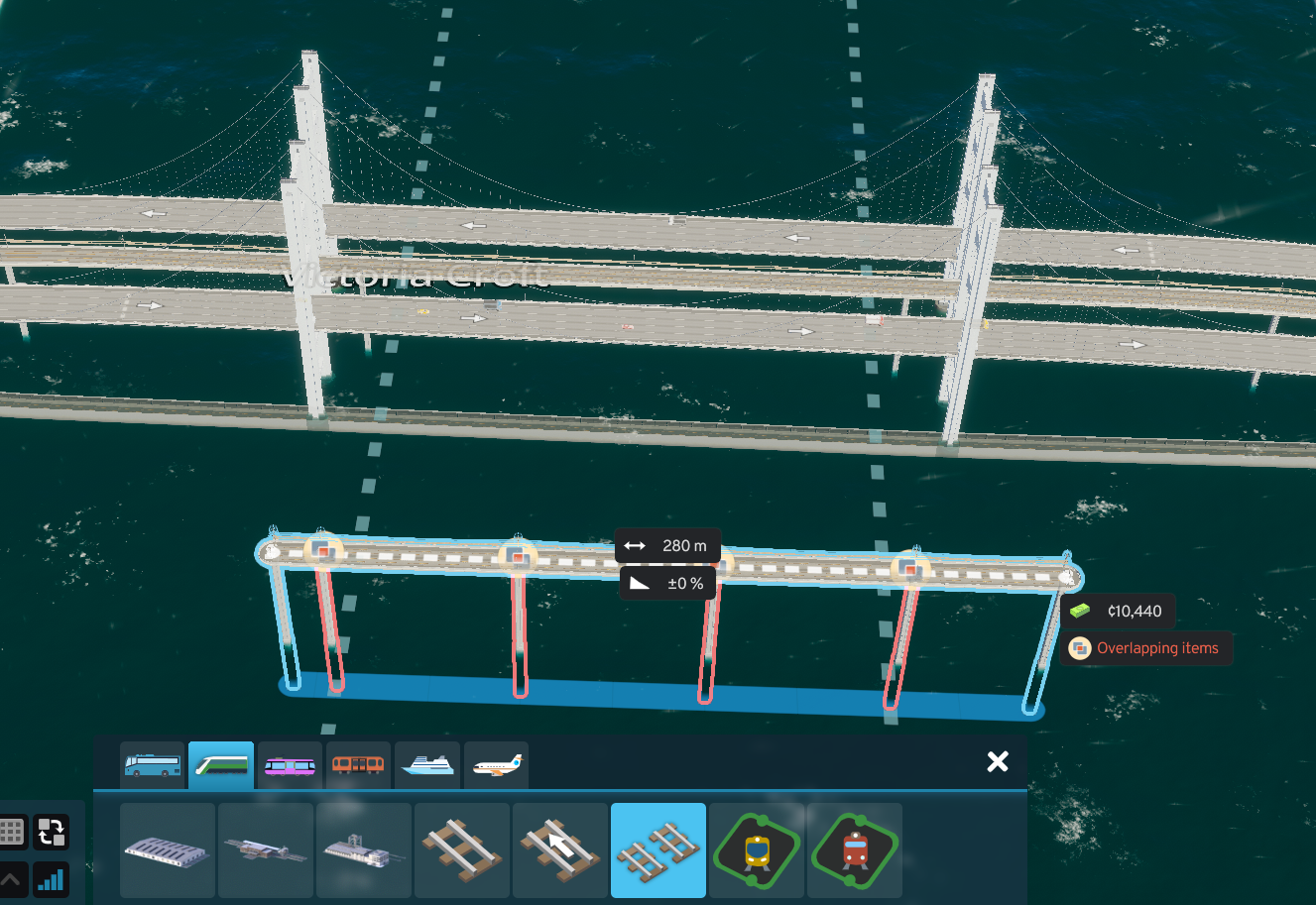Open the airplane transport category
The image size is (1316, 905).
pos(496,764)
